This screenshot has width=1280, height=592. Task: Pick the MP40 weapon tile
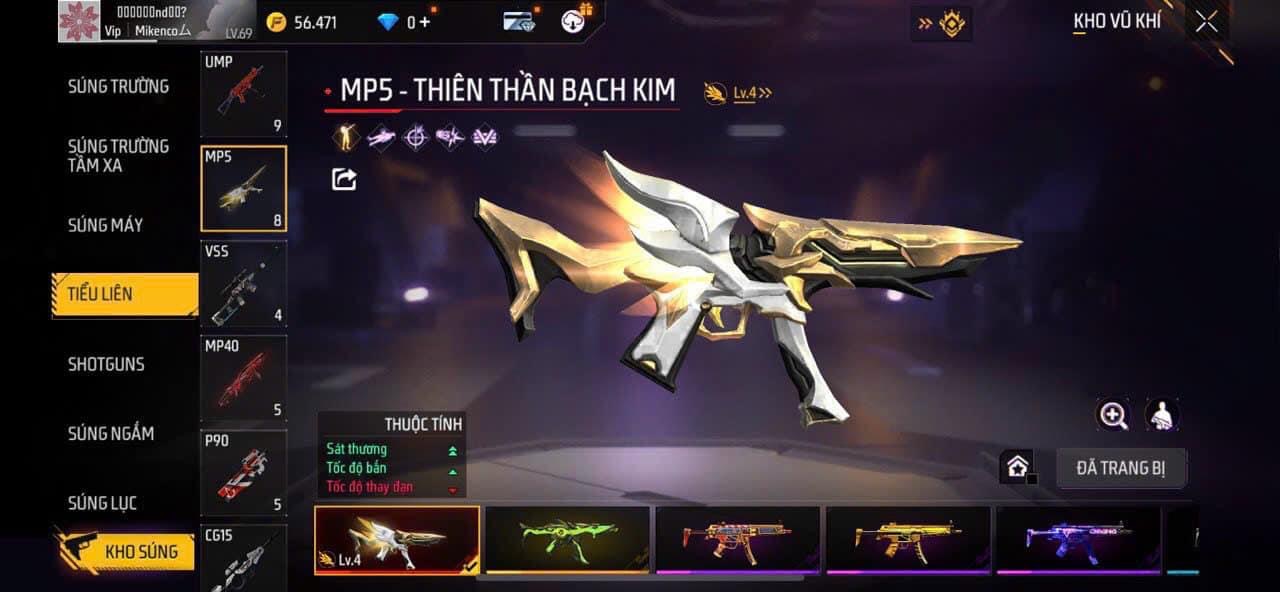tap(243, 378)
